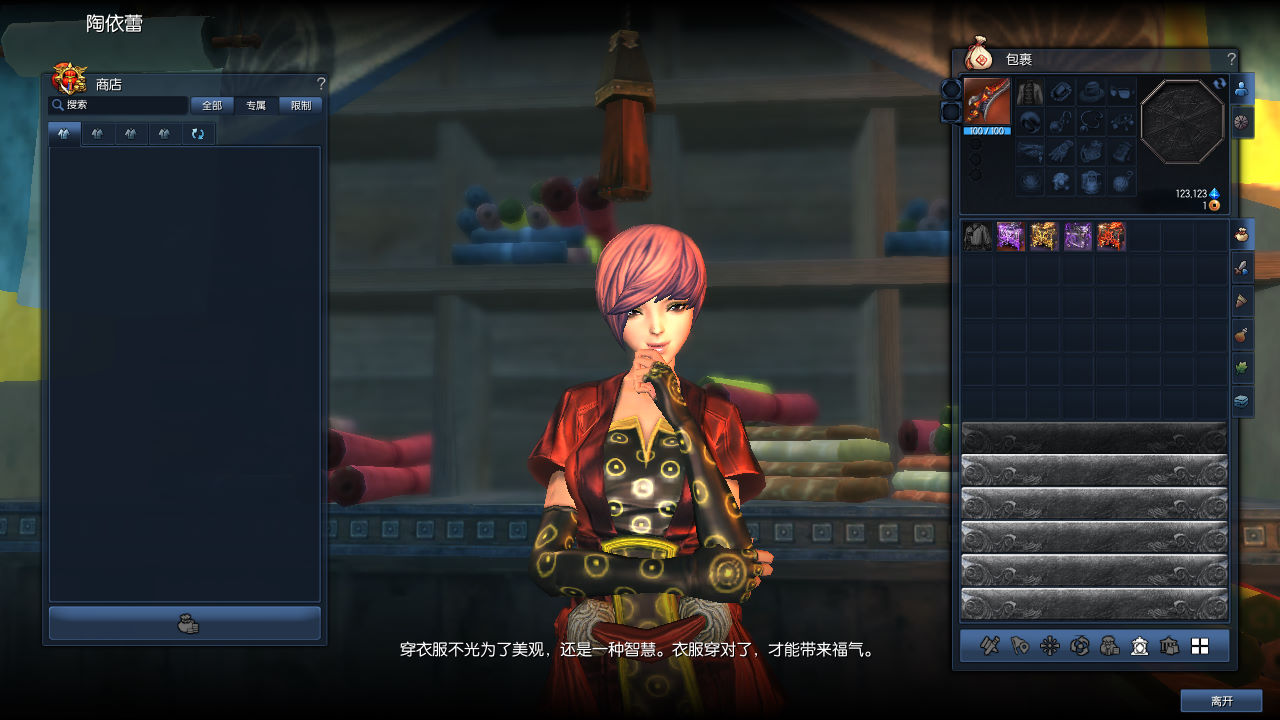Click the four-squares grid icon in toolbar
Viewport: 1280px width, 720px height.
coord(1200,647)
